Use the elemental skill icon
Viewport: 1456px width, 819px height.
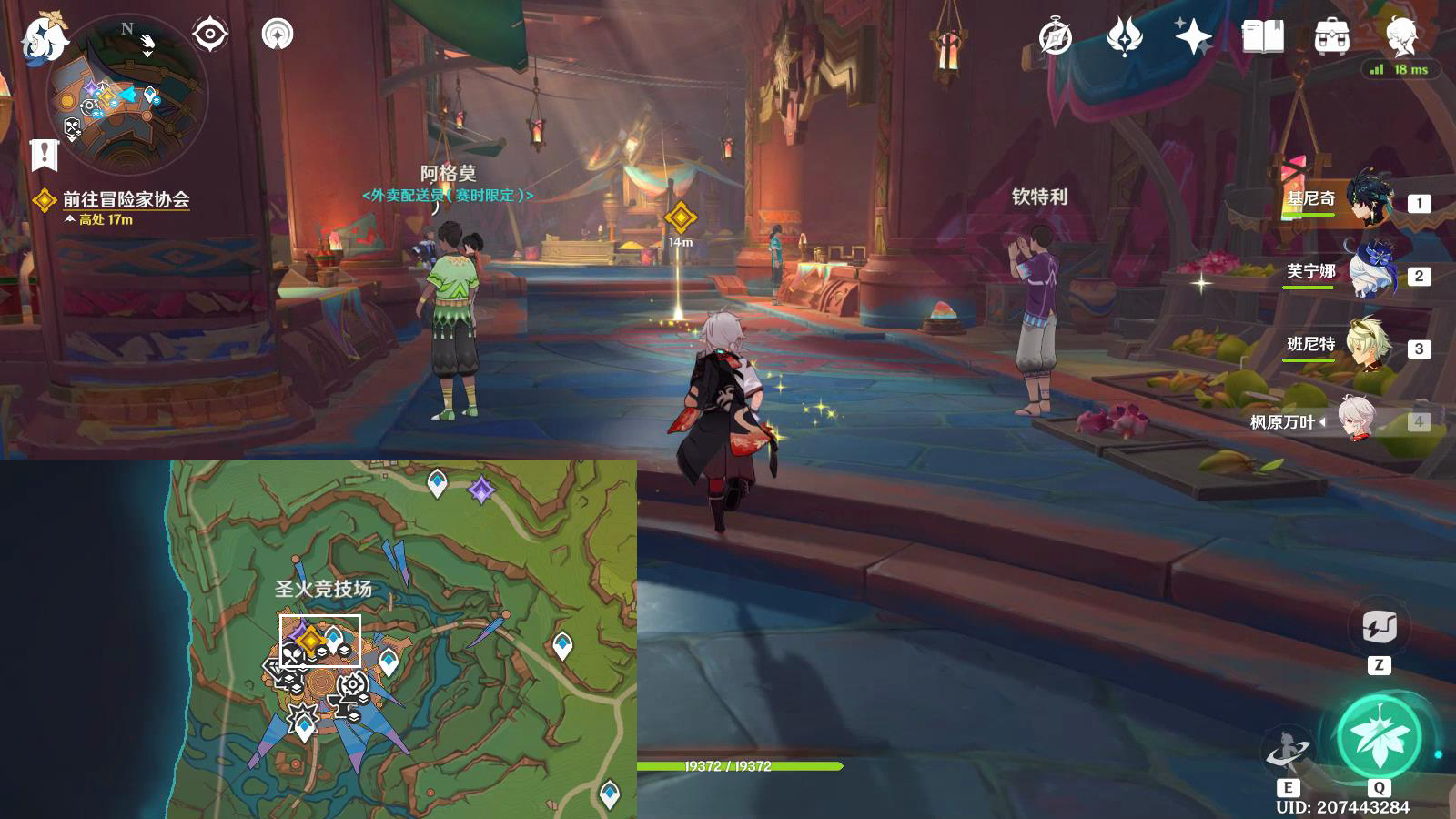[1288, 752]
